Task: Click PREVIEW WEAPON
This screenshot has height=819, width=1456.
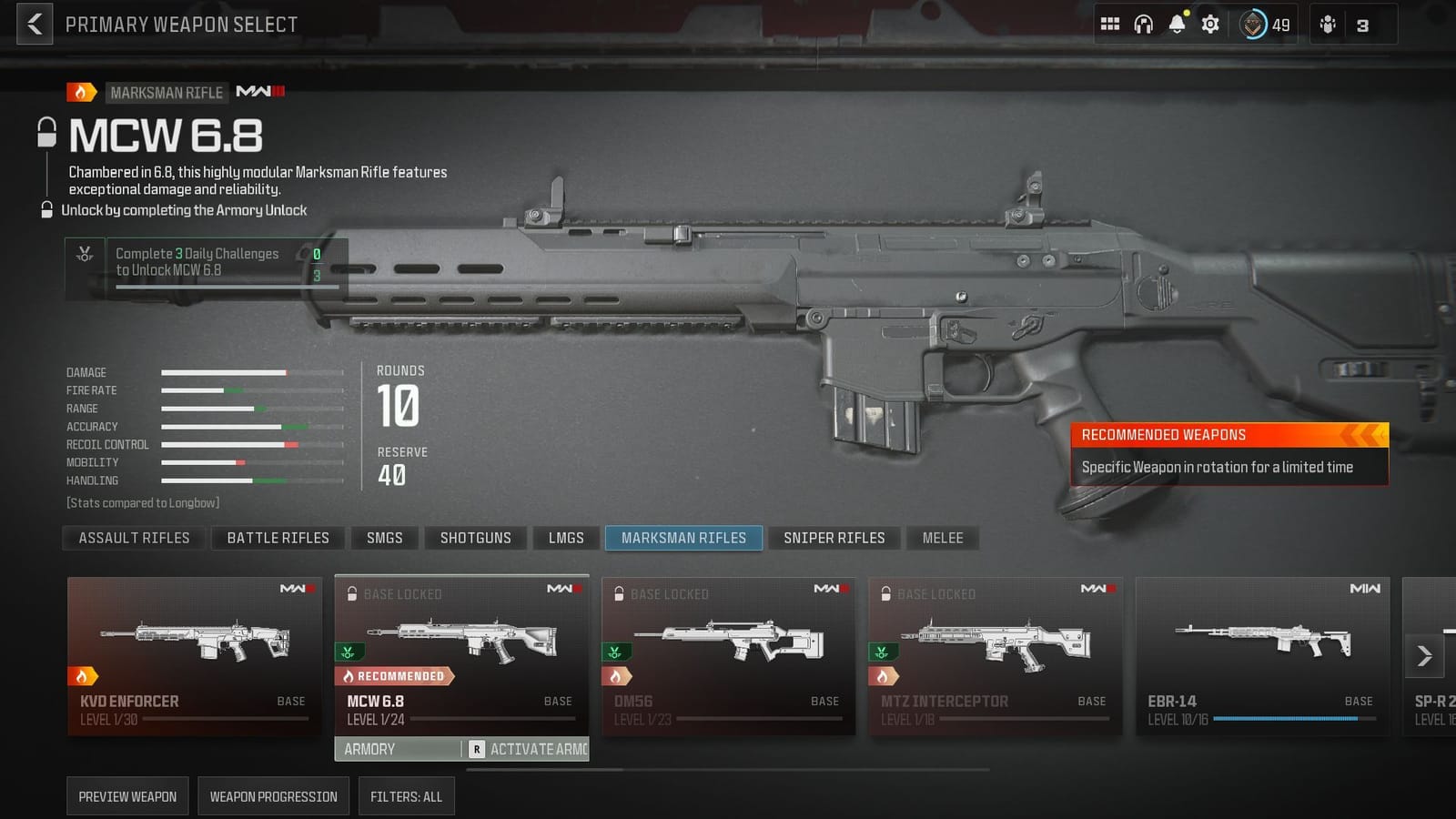Action: (127, 796)
